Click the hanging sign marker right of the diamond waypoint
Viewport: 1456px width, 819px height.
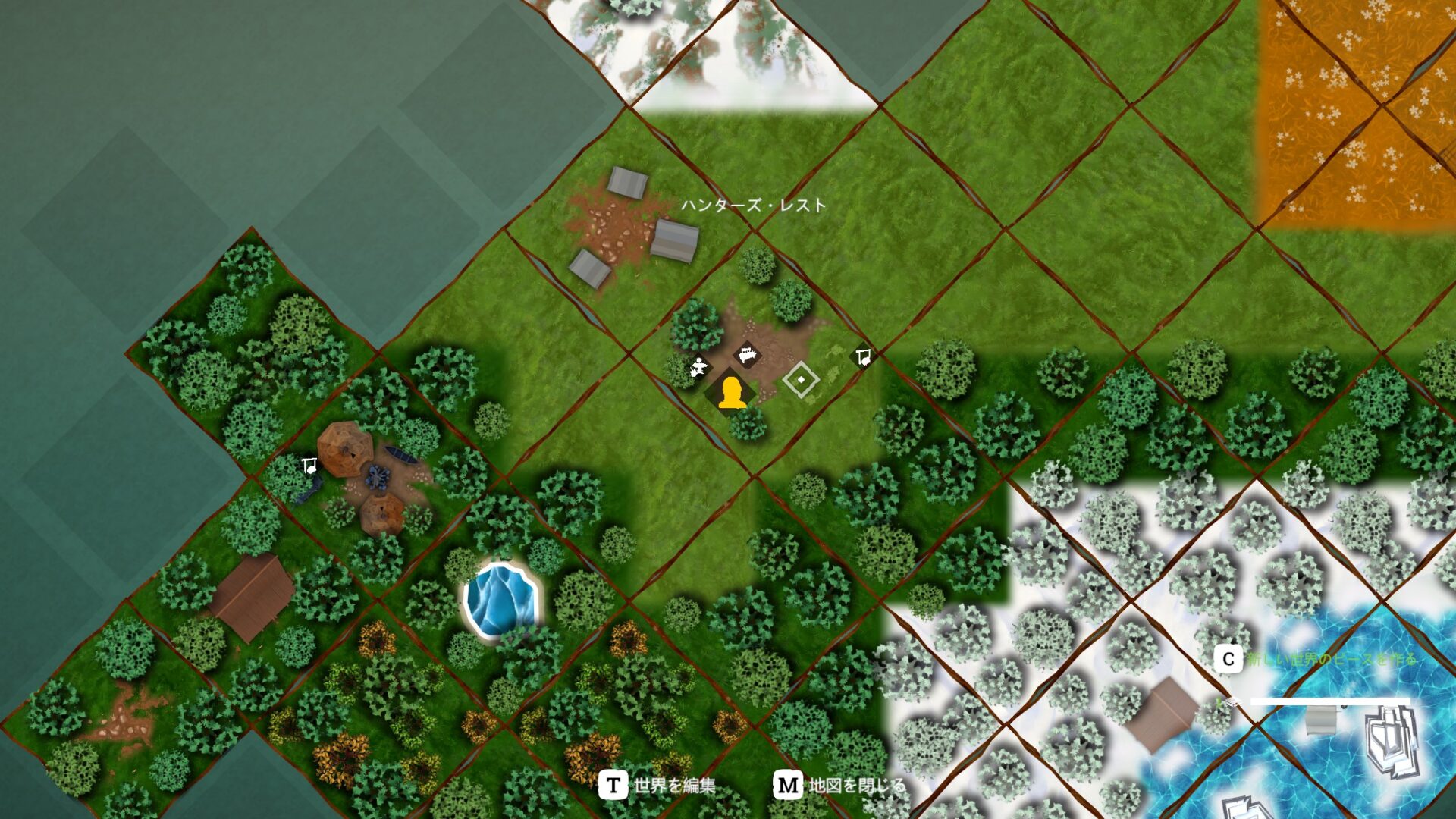(862, 356)
